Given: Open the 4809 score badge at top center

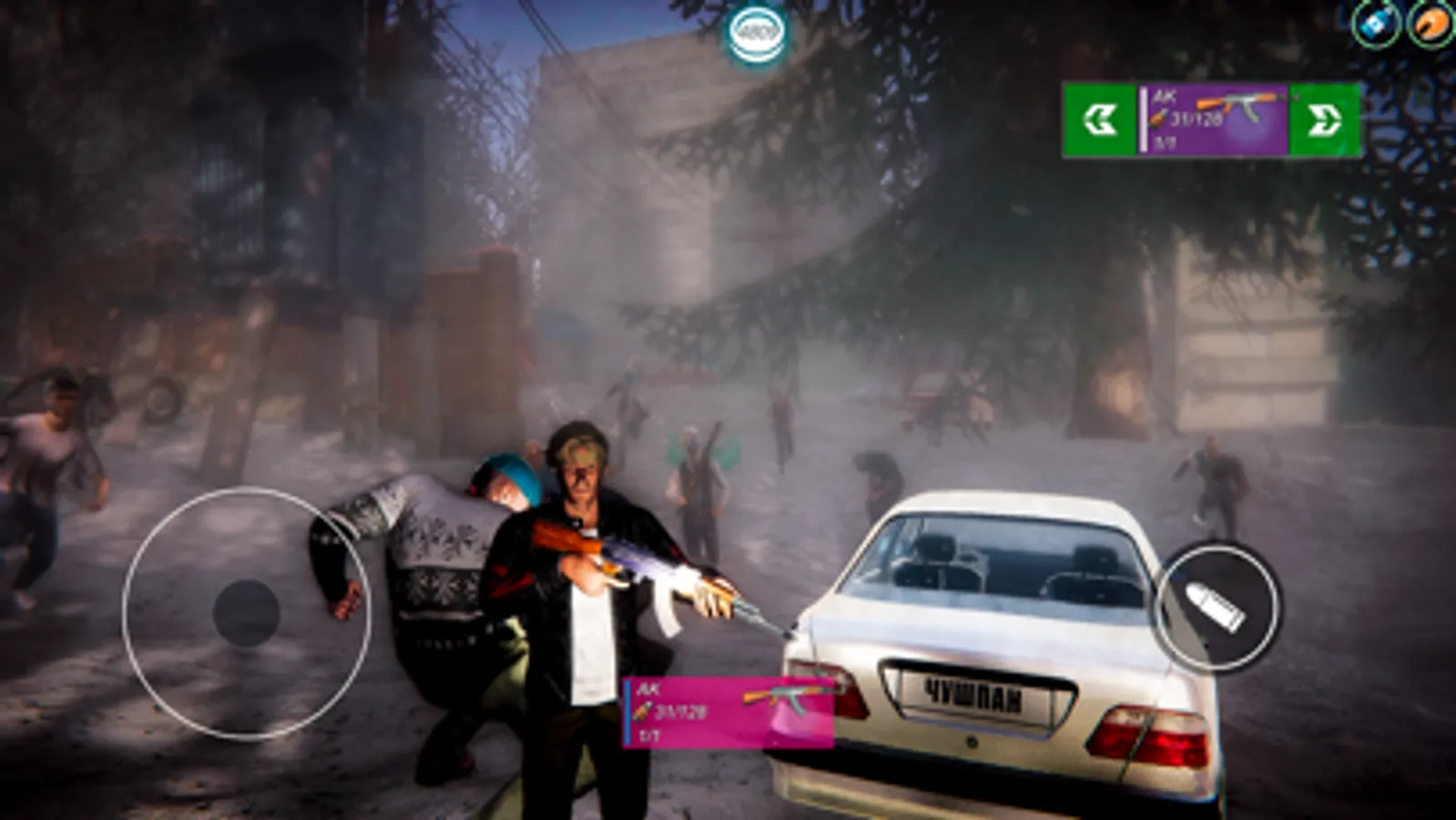Looking at the screenshot, I should [x=756, y=29].
